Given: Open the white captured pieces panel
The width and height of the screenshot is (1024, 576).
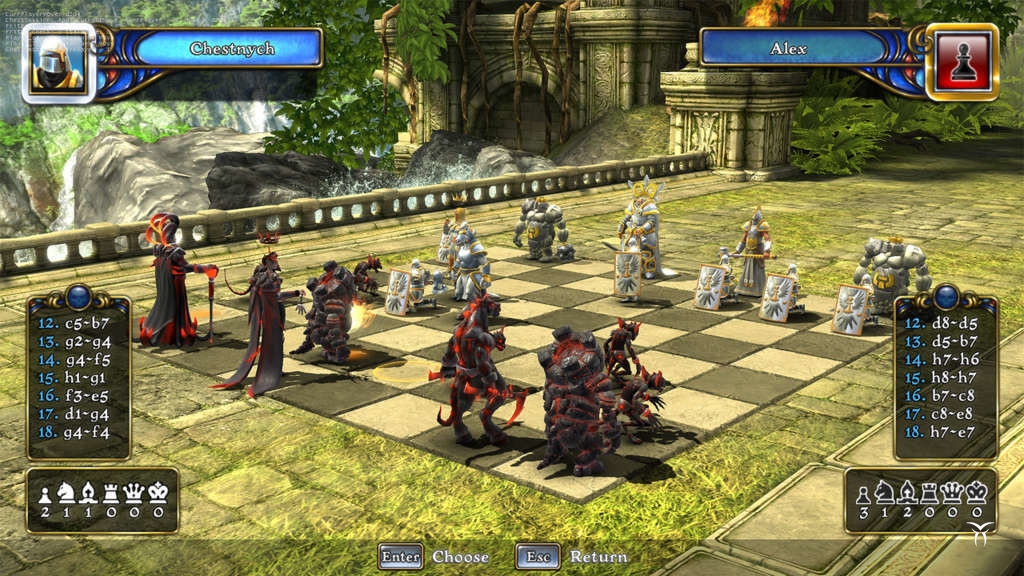Looking at the screenshot, I should [102, 500].
